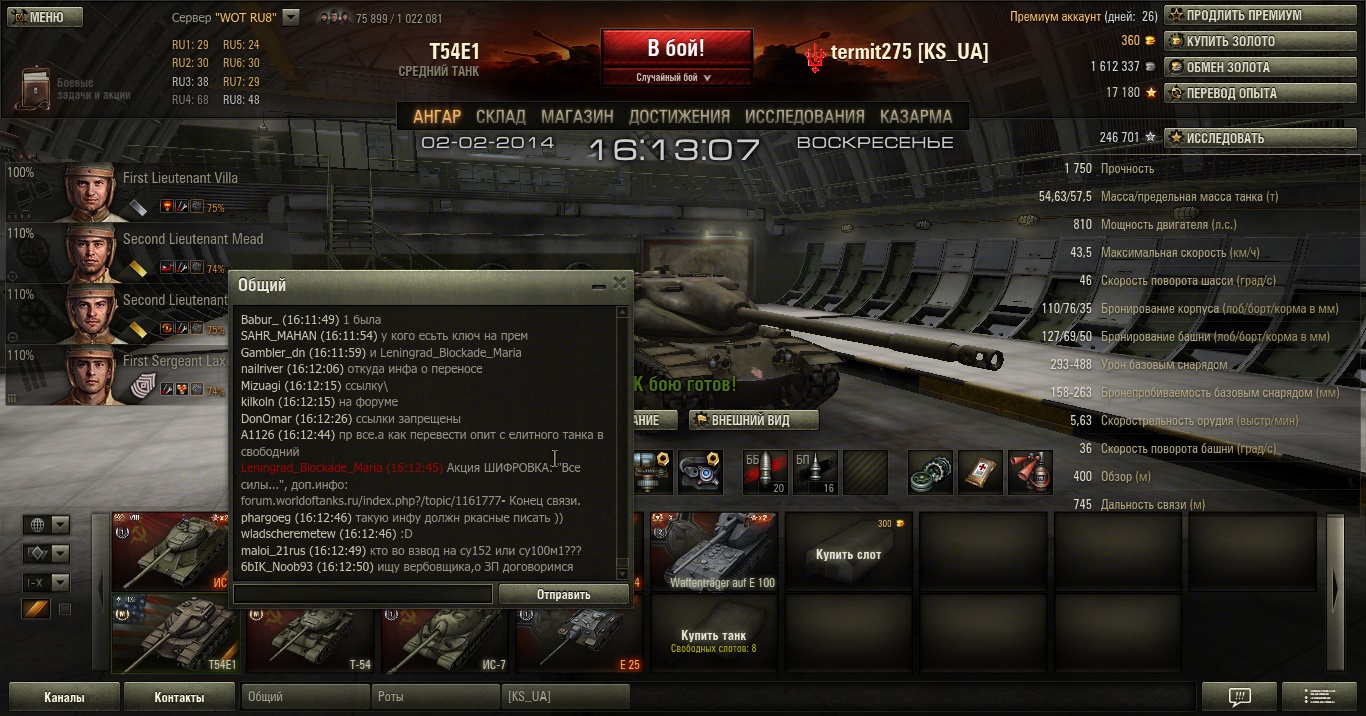Open the ВНЕШНИЙ ВИД customization
This screenshot has height=716, width=1366.
[x=753, y=420]
